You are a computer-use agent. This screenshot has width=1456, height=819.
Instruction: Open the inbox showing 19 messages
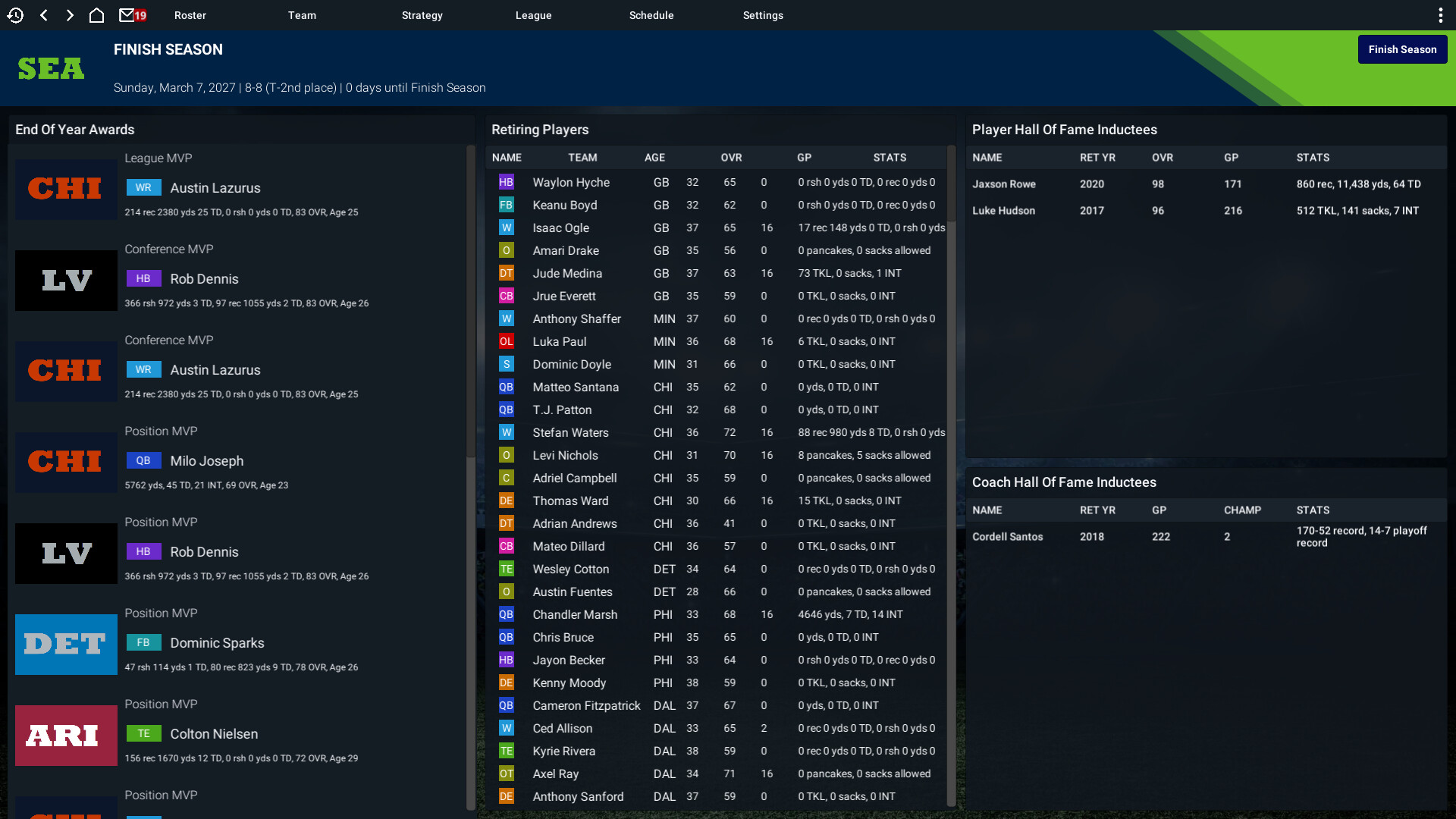point(127,14)
